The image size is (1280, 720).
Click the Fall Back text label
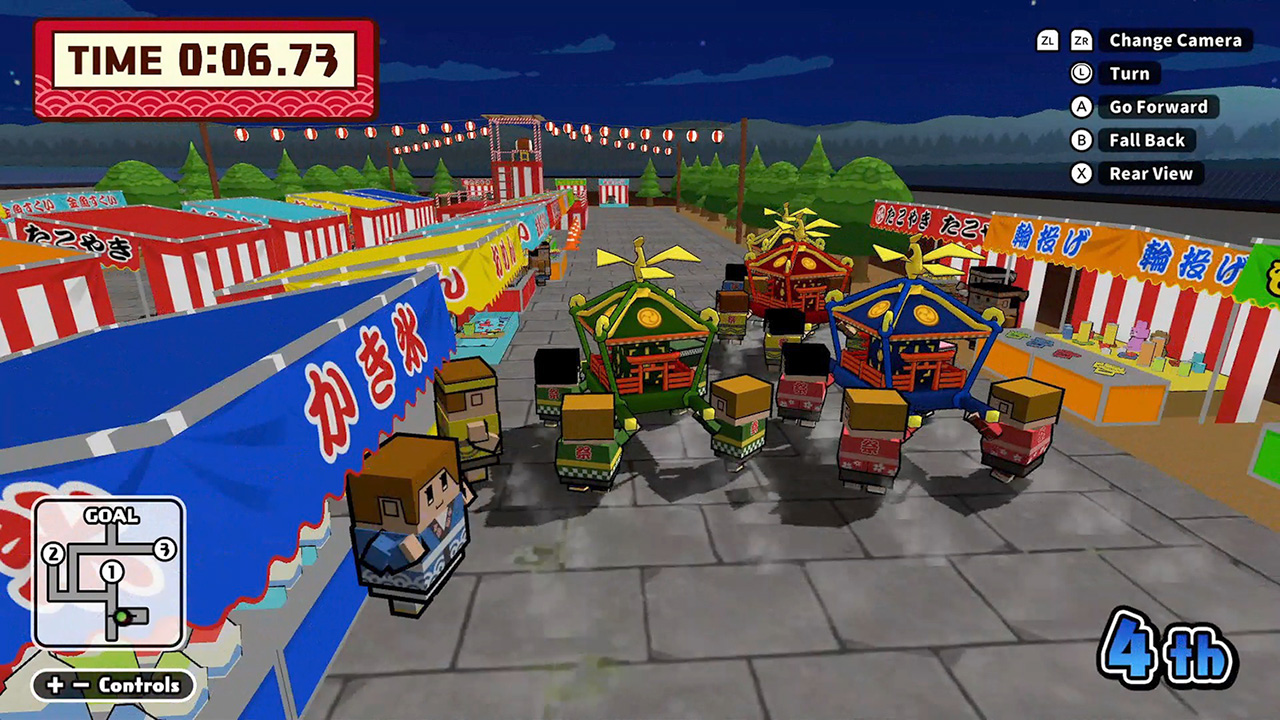(x=1146, y=140)
